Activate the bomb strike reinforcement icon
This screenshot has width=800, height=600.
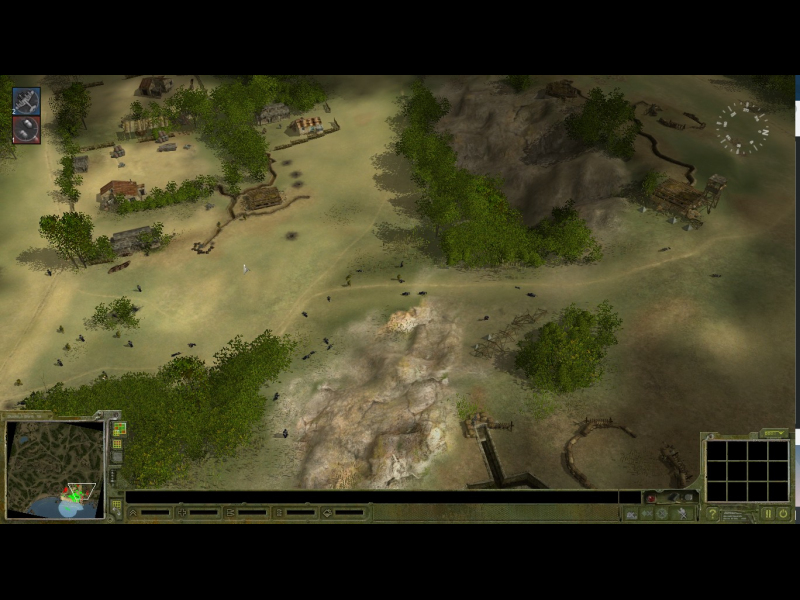click(x=26, y=130)
